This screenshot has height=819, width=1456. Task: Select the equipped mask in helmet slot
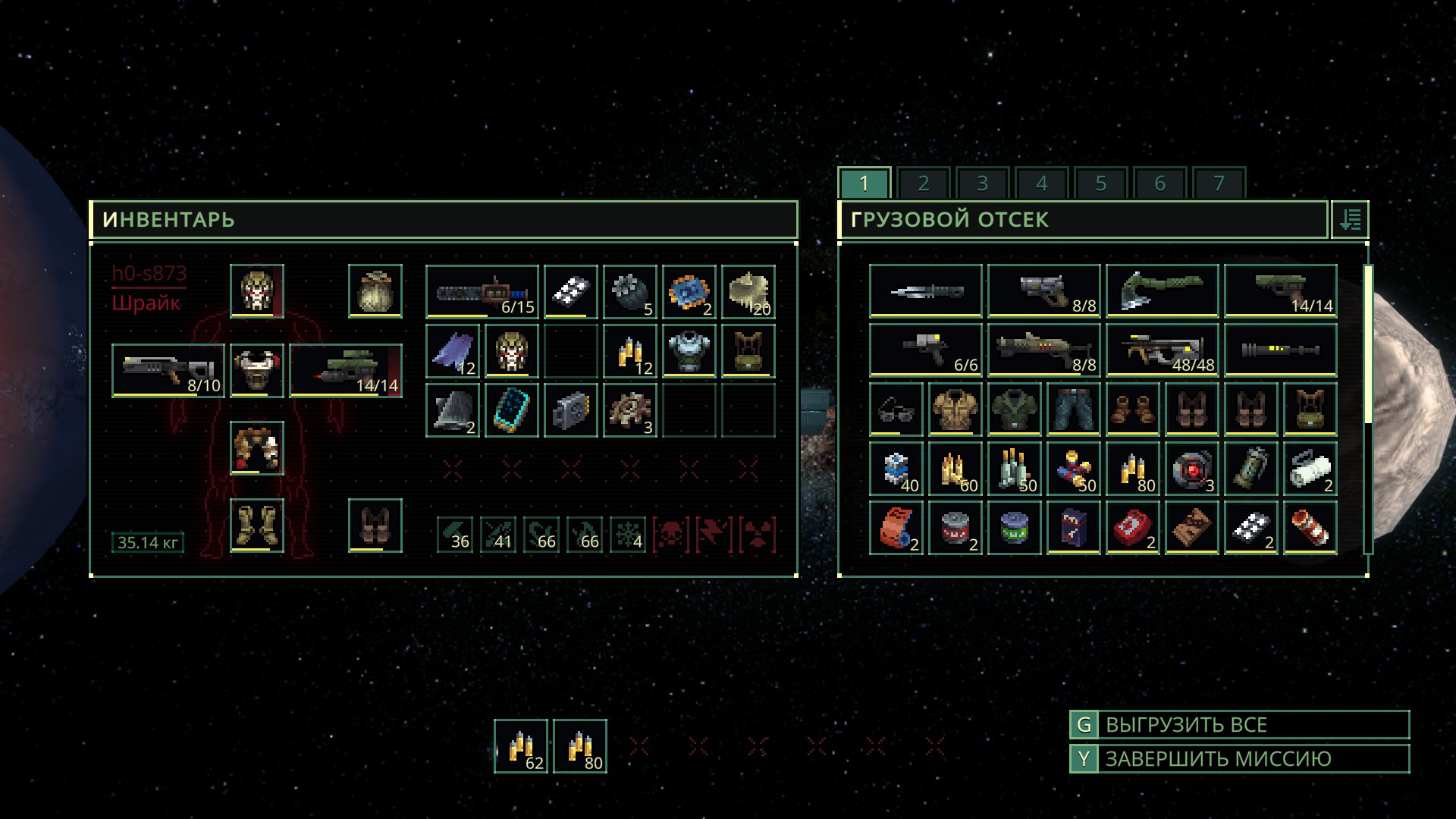tap(257, 291)
